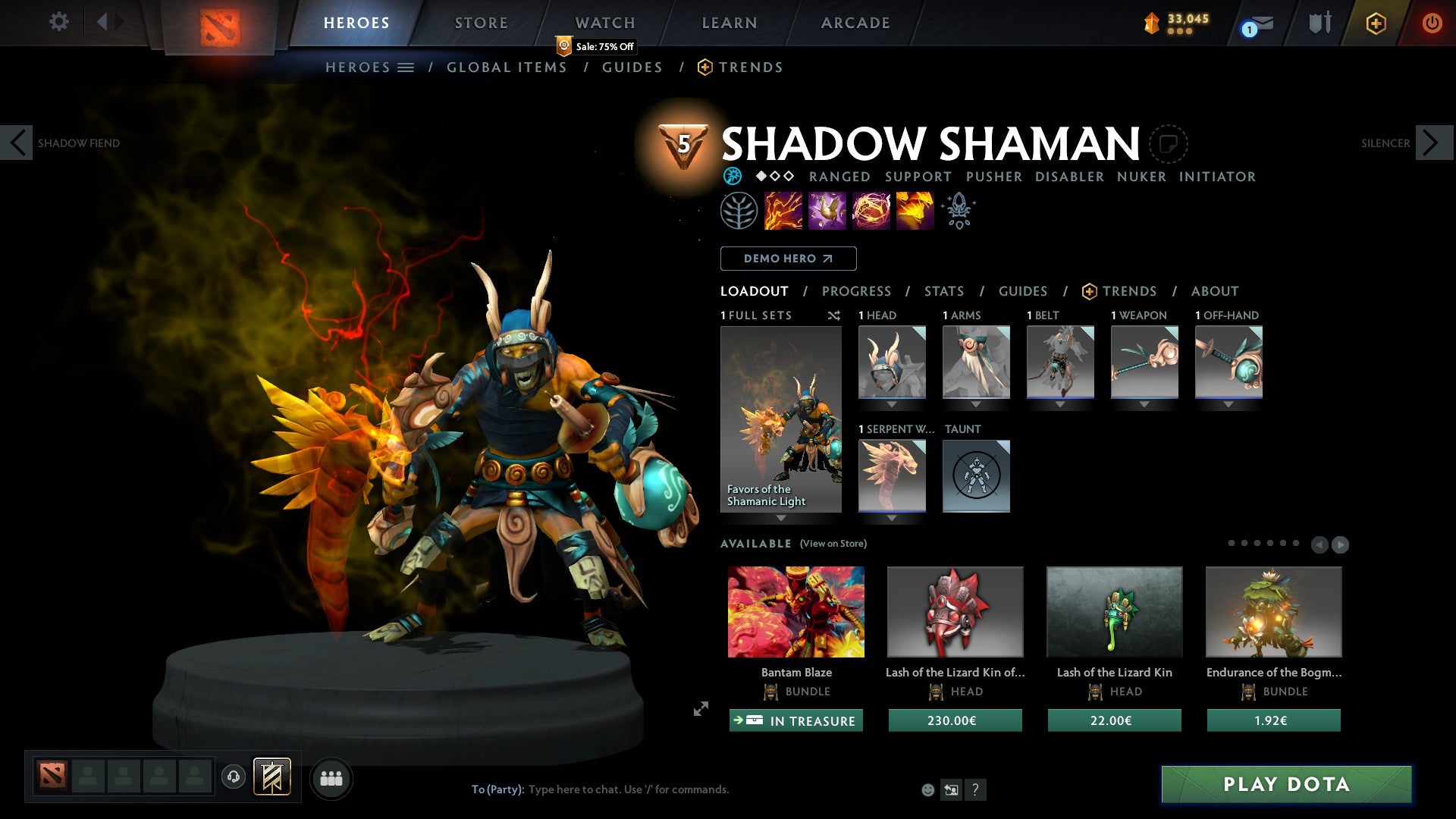This screenshot has height=819, width=1456.
Task: Select the Hex golden chicken ability icon
Action: pos(827,211)
